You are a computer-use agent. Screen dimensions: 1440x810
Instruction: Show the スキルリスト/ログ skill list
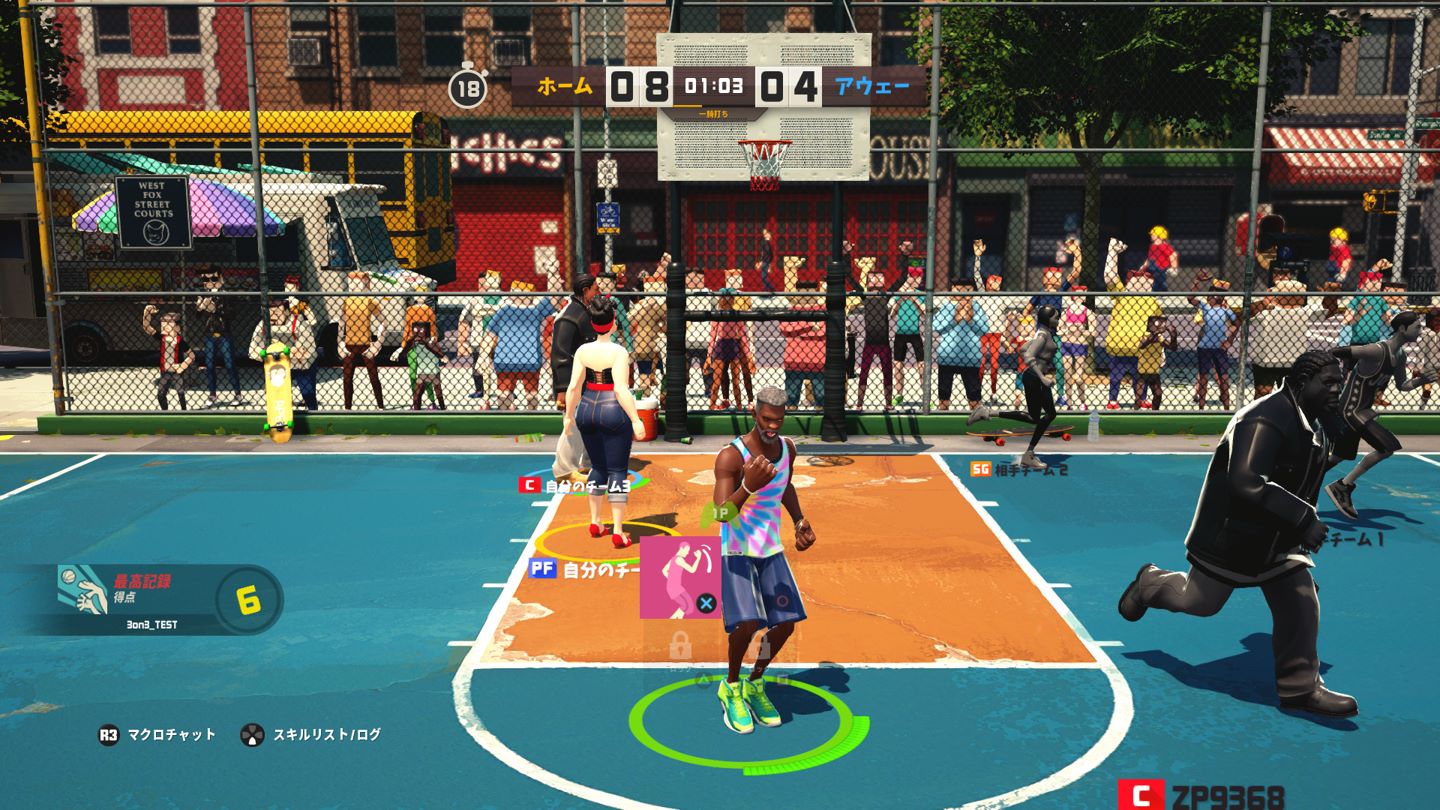311,735
